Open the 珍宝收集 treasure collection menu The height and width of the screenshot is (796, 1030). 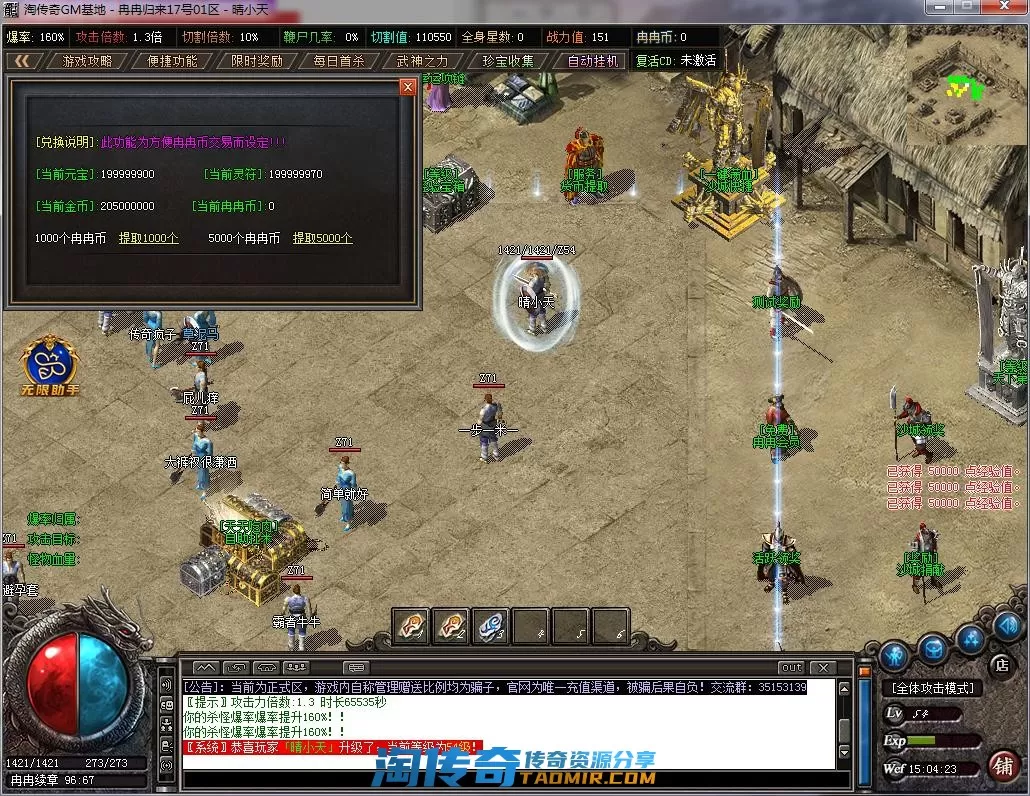(x=508, y=60)
